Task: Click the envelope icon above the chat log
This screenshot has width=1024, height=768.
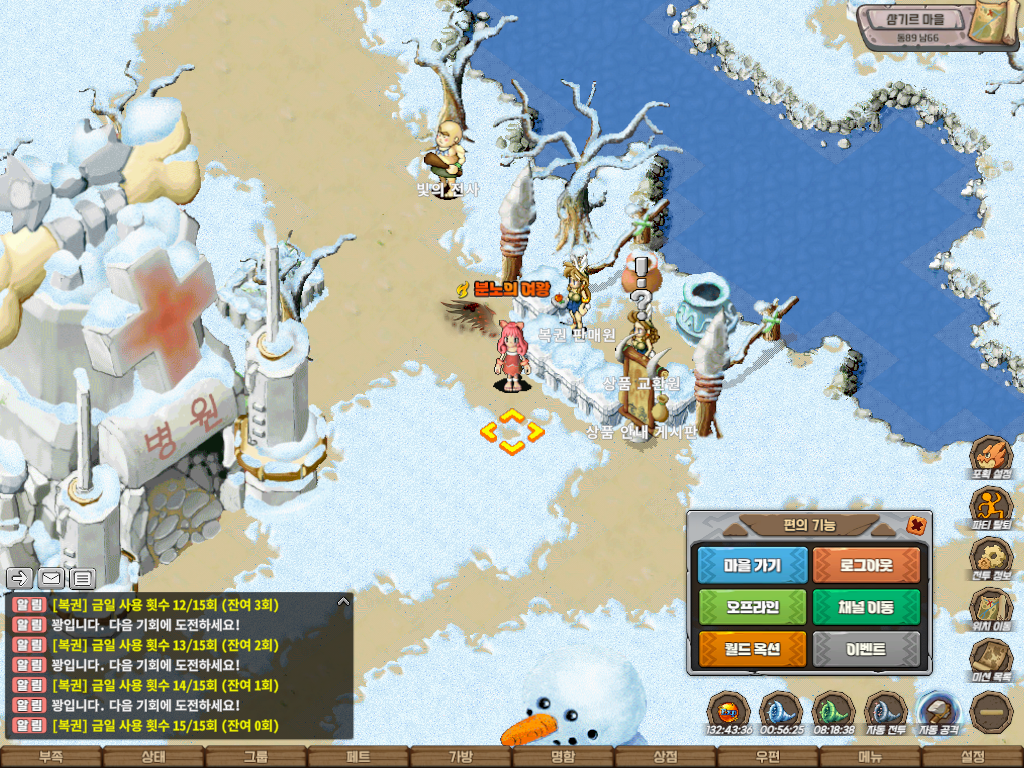Action: pyautogui.click(x=50, y=577)
